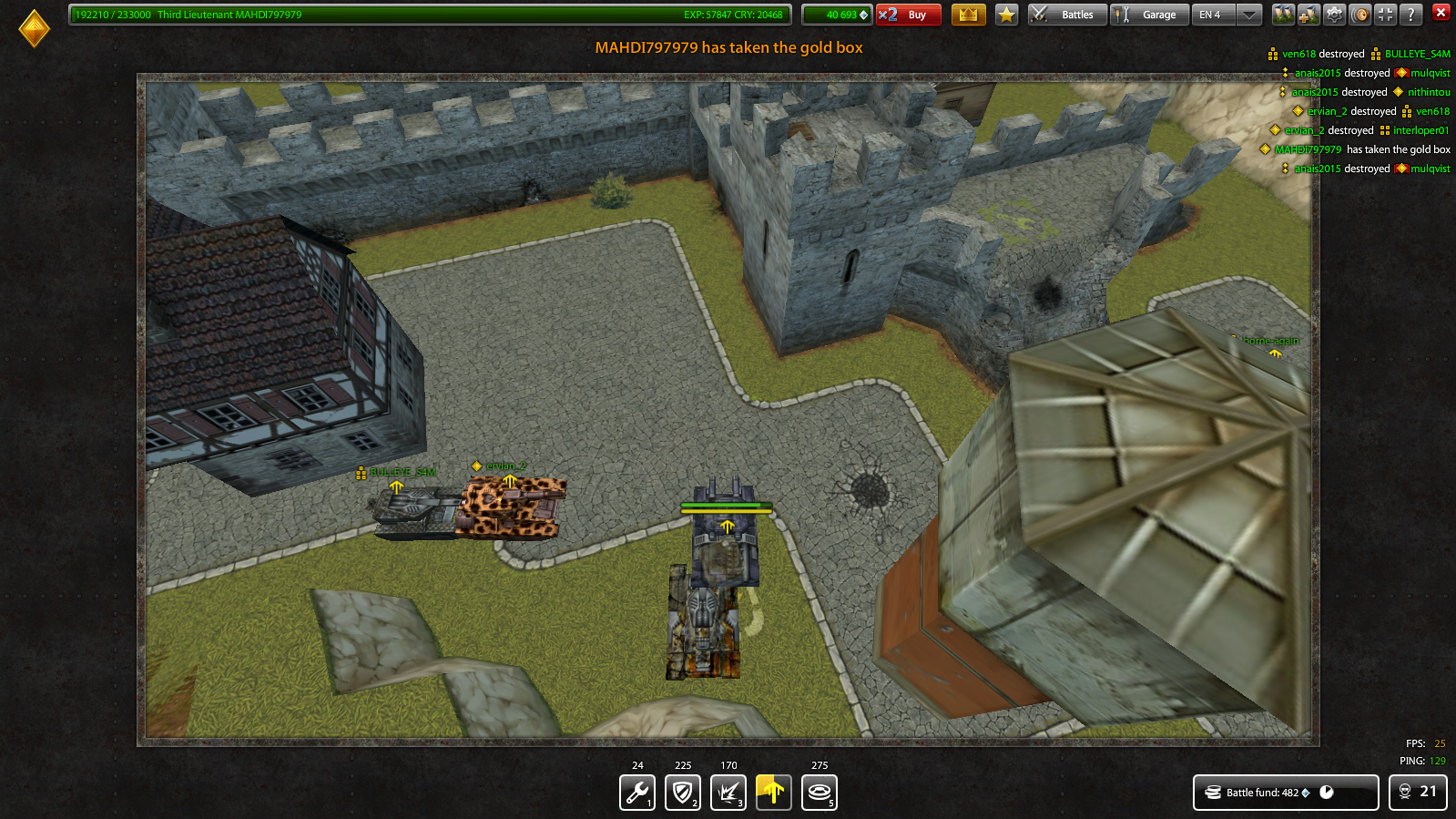Open the Garage
The width and height of the screenshot is (1456, 819).
click(x=1149, y=14)
